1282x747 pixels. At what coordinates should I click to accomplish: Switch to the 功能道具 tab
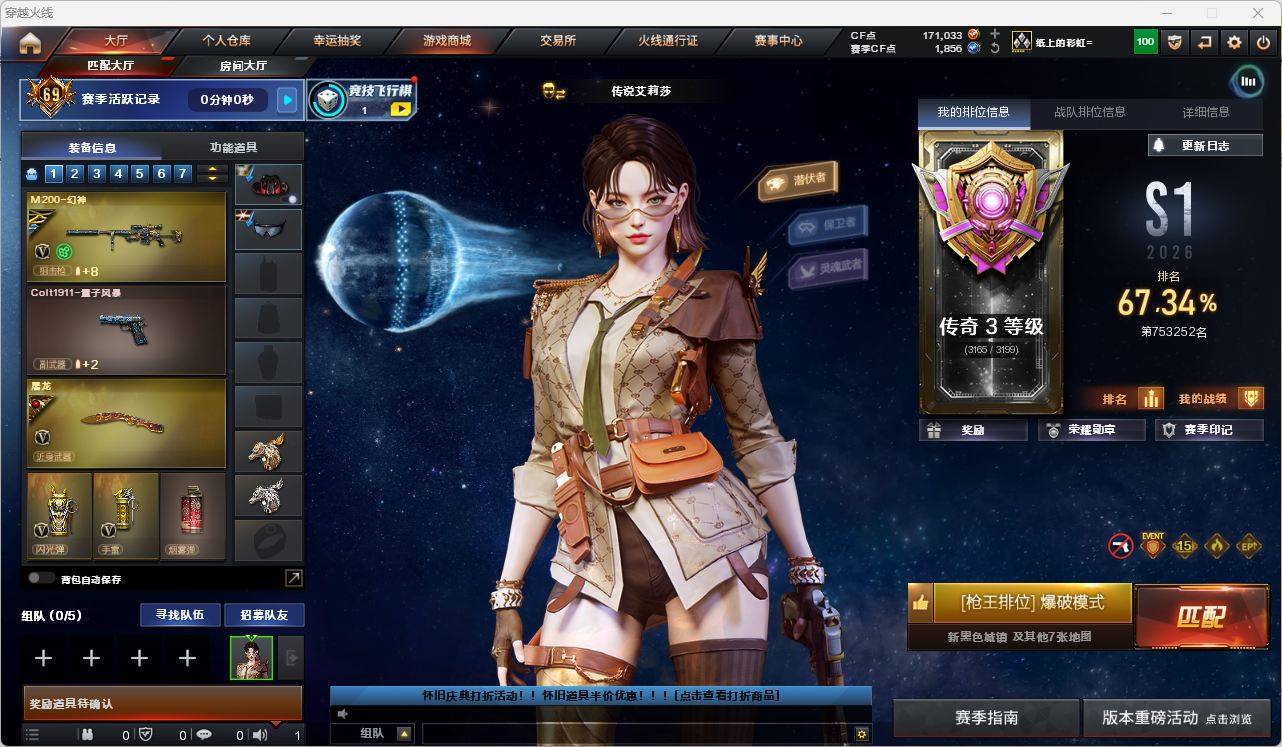coord(233,147)
